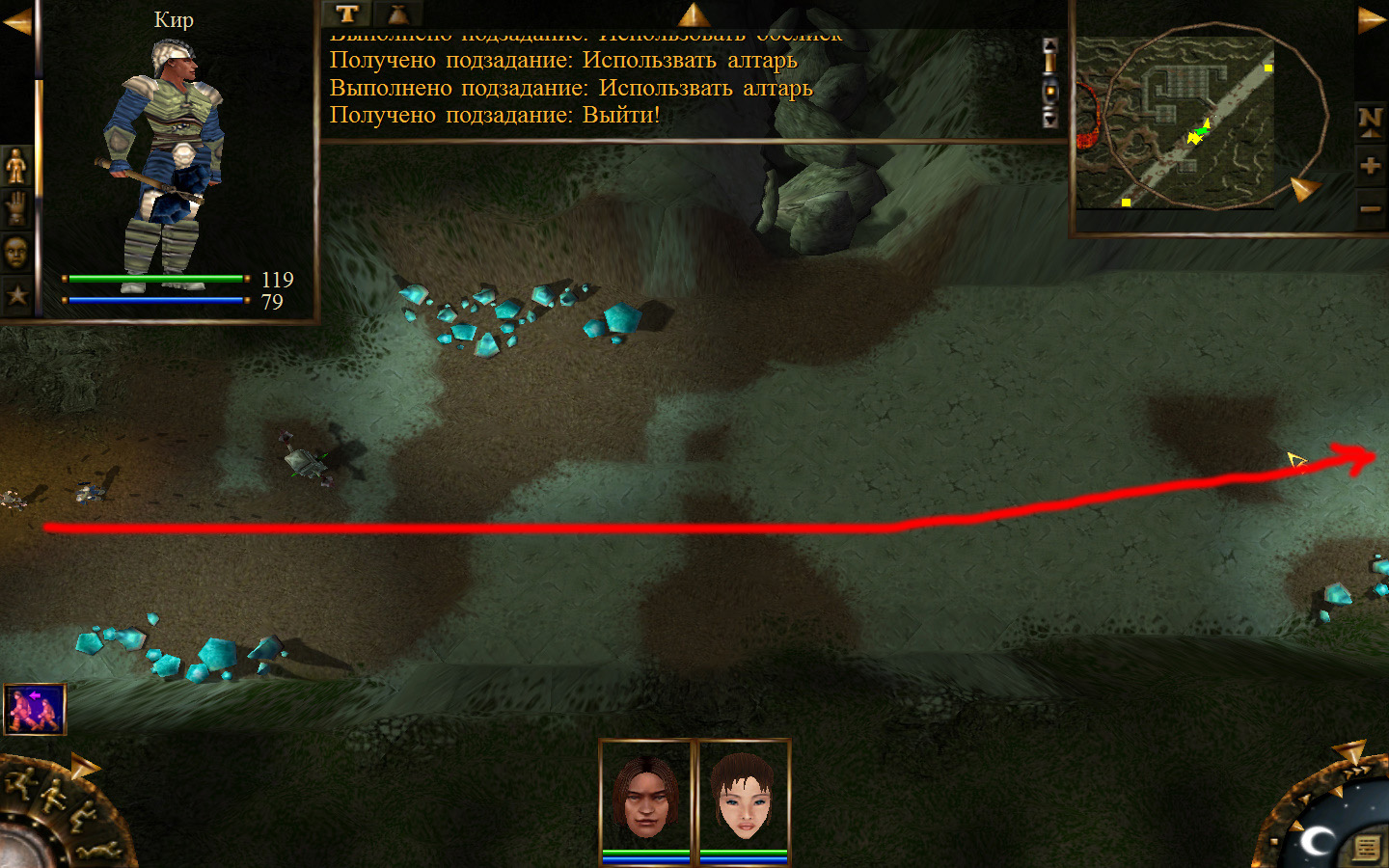Open the body figure character tab
The height and width of the screenshot is (868, 1389).
pos(16,167)
